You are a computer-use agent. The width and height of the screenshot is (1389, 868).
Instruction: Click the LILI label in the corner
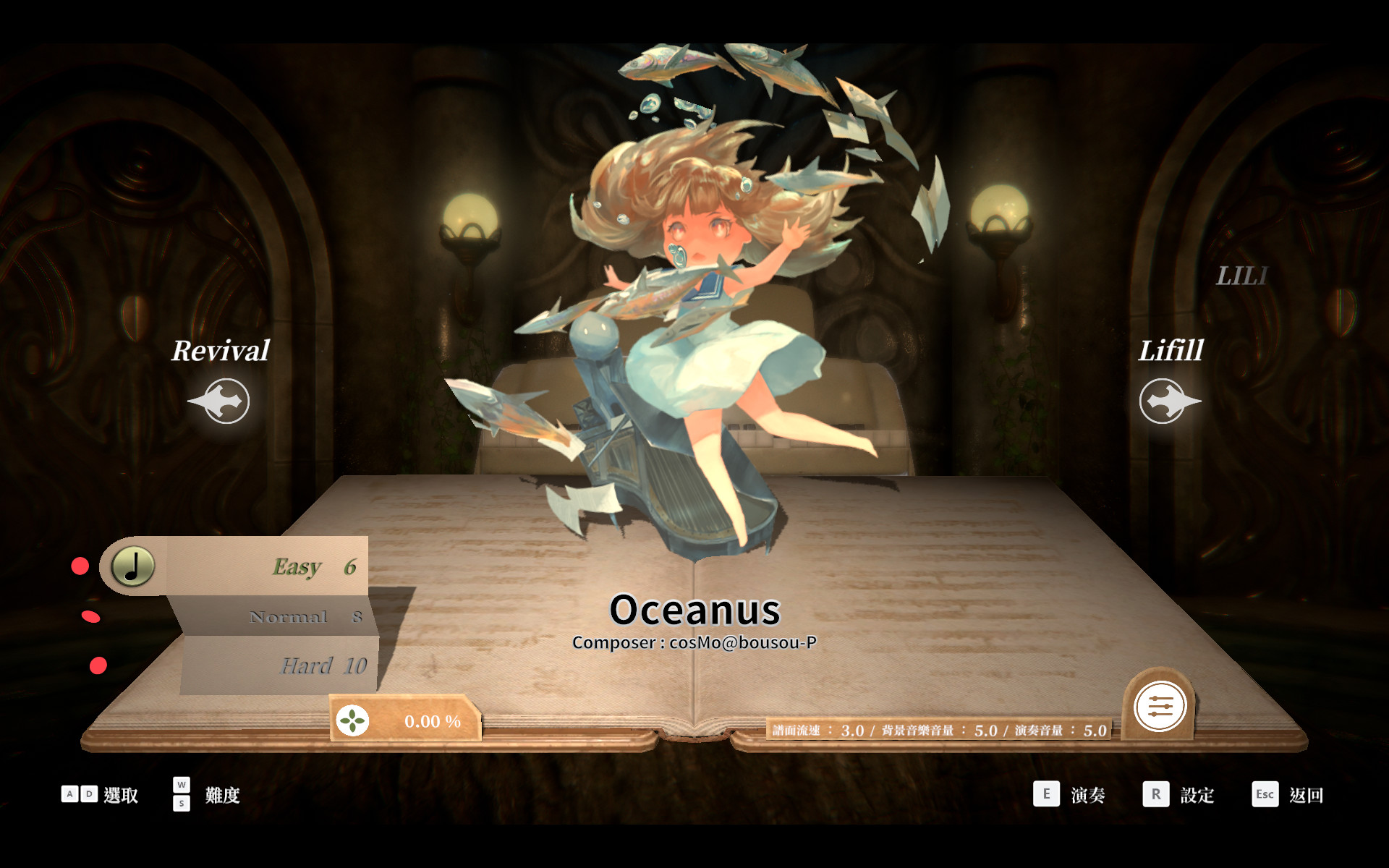(1242, 275)
